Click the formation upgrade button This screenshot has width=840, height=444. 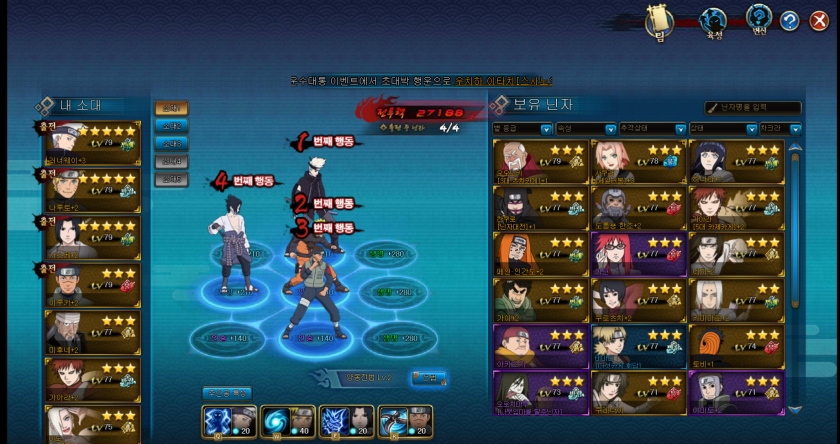coord(429,378)
